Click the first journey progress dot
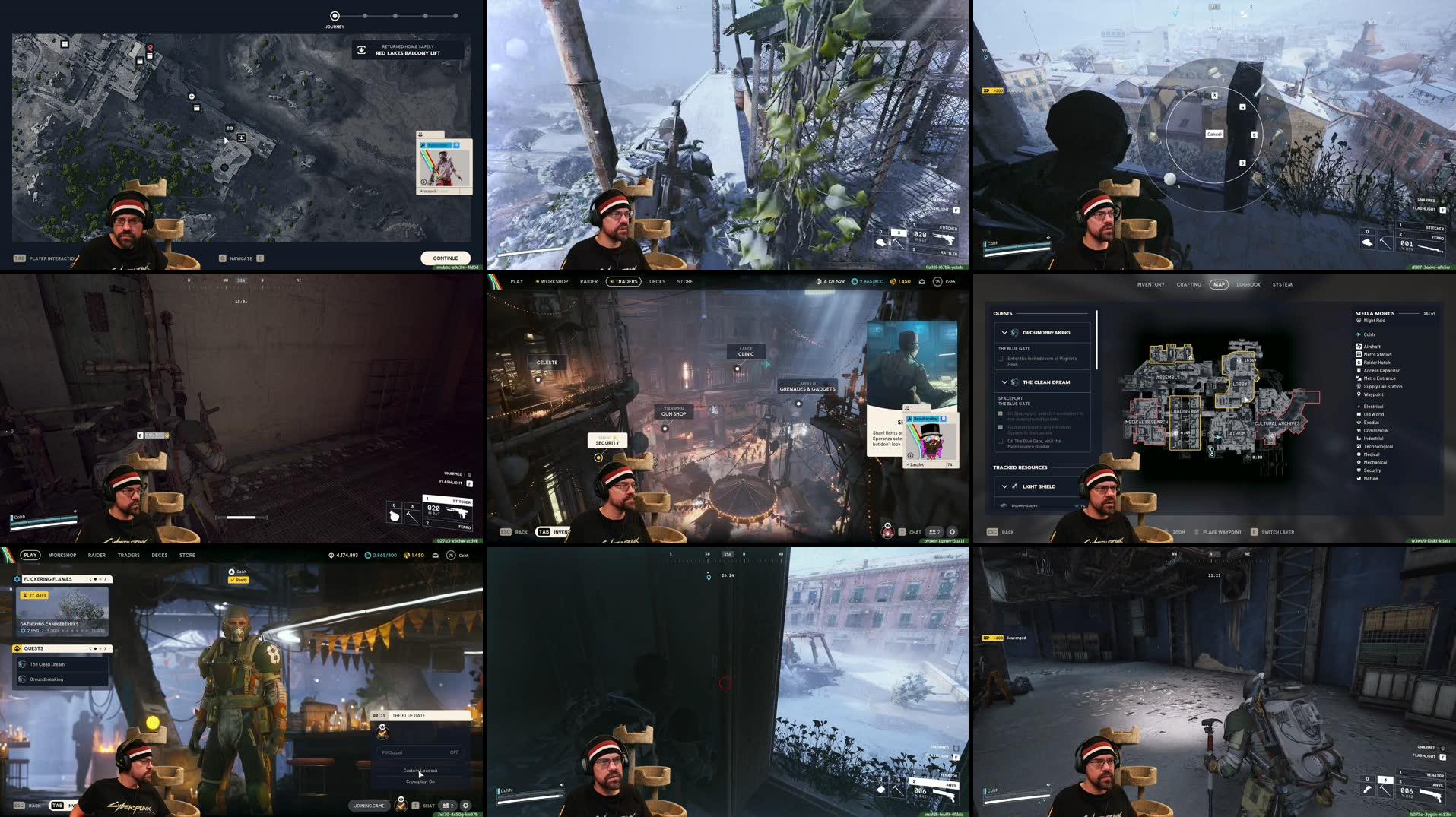The height and width of the screenshot is (817, 1456). click(333, 15)
